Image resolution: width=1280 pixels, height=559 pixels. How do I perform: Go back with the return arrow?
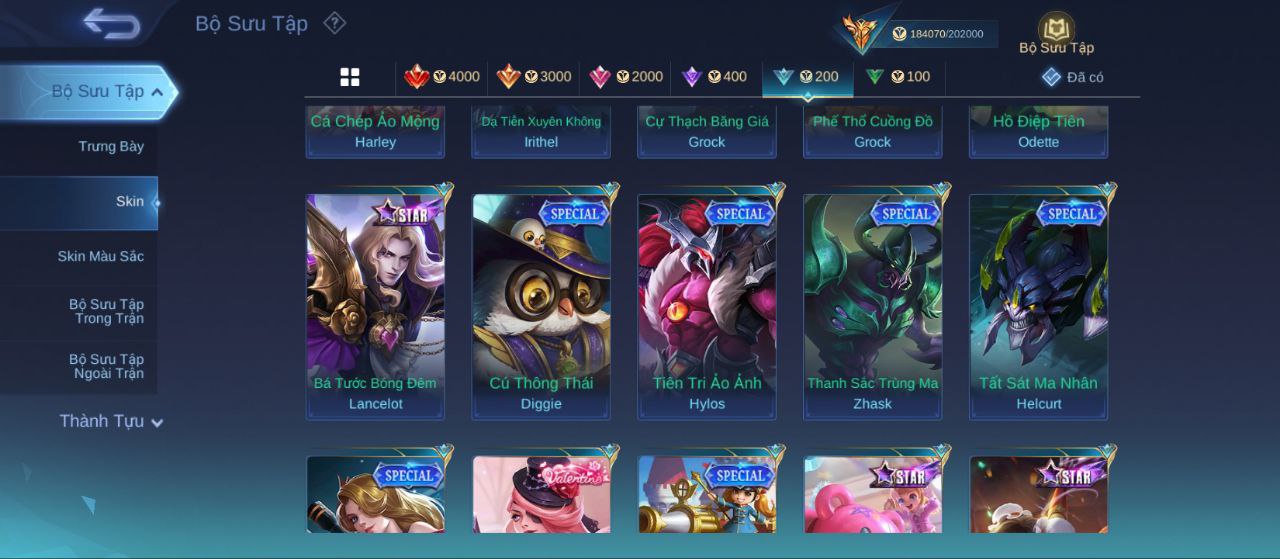tap(111, 23)
